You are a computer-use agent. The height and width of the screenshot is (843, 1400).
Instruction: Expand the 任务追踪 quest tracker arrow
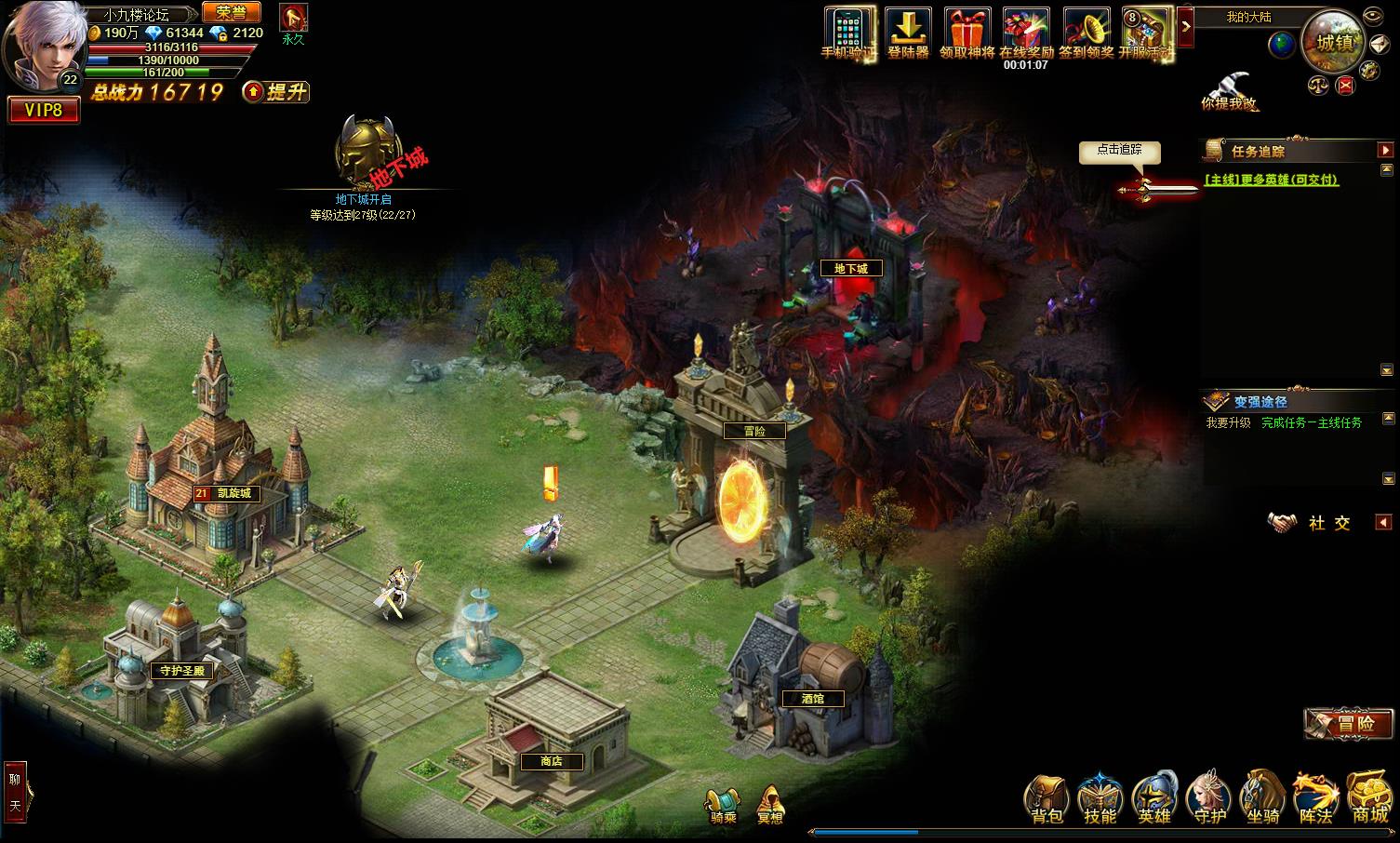point(1386,150)
